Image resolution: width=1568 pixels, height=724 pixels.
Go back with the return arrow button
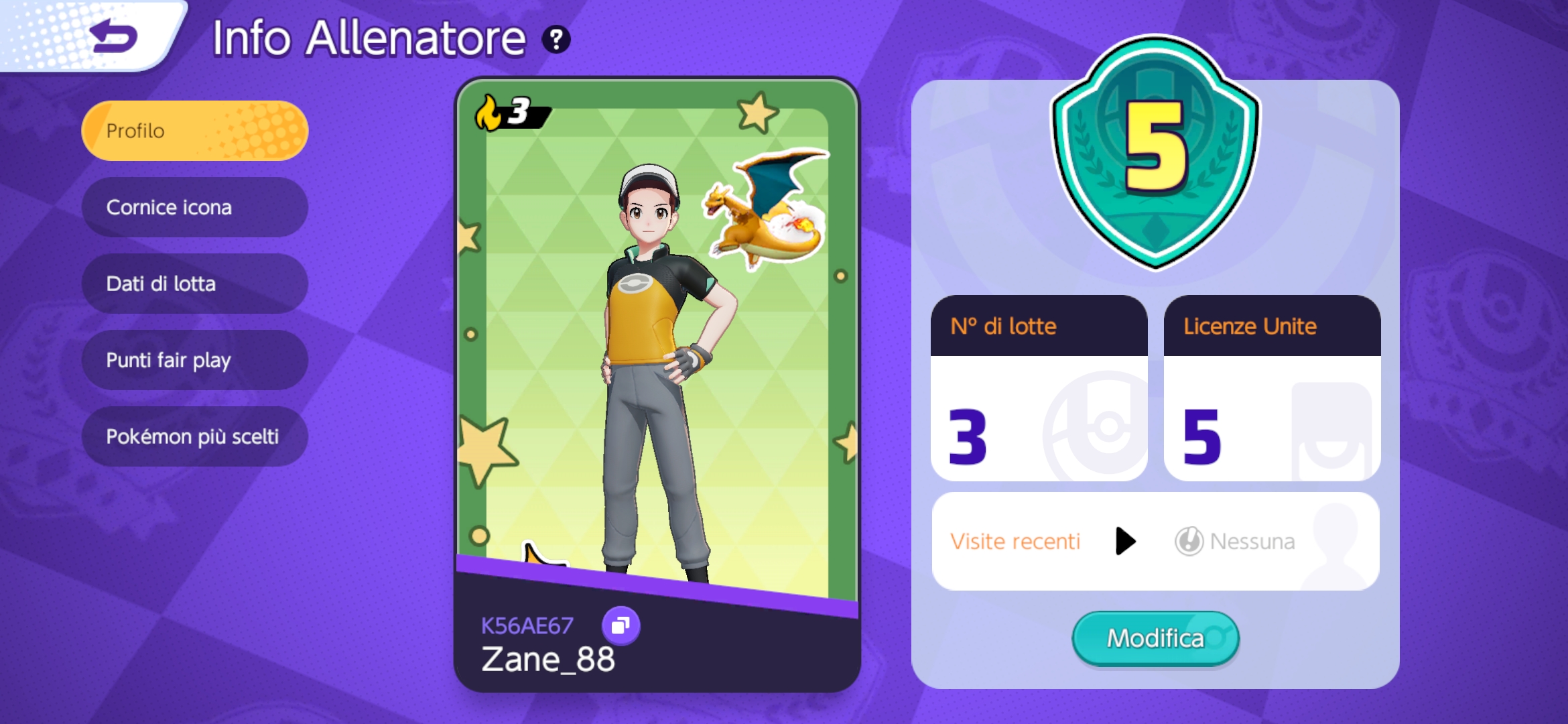(x=113, y=36)
